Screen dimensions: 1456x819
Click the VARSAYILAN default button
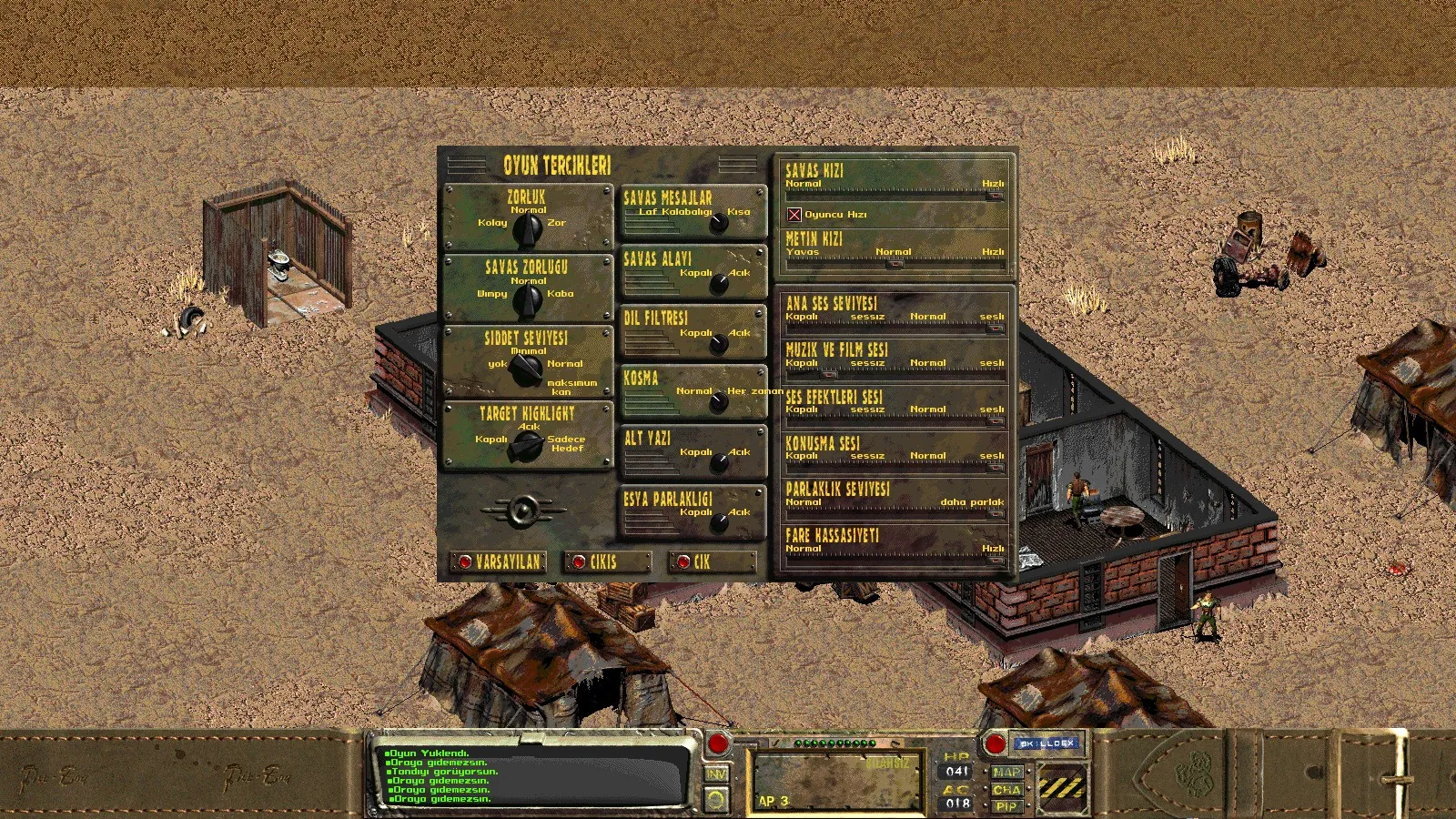(499, 562)
